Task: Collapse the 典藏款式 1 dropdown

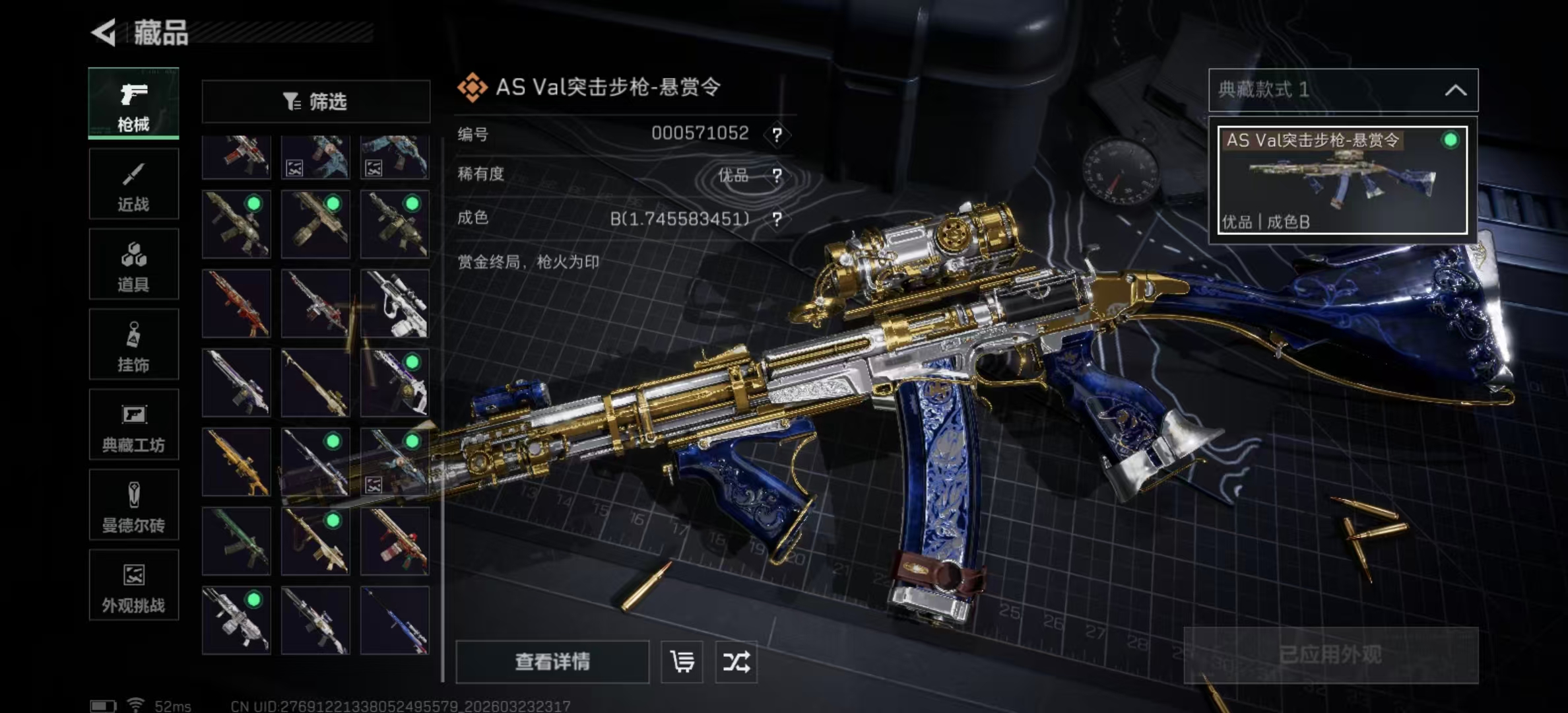Action: [x=1455, y=90]
